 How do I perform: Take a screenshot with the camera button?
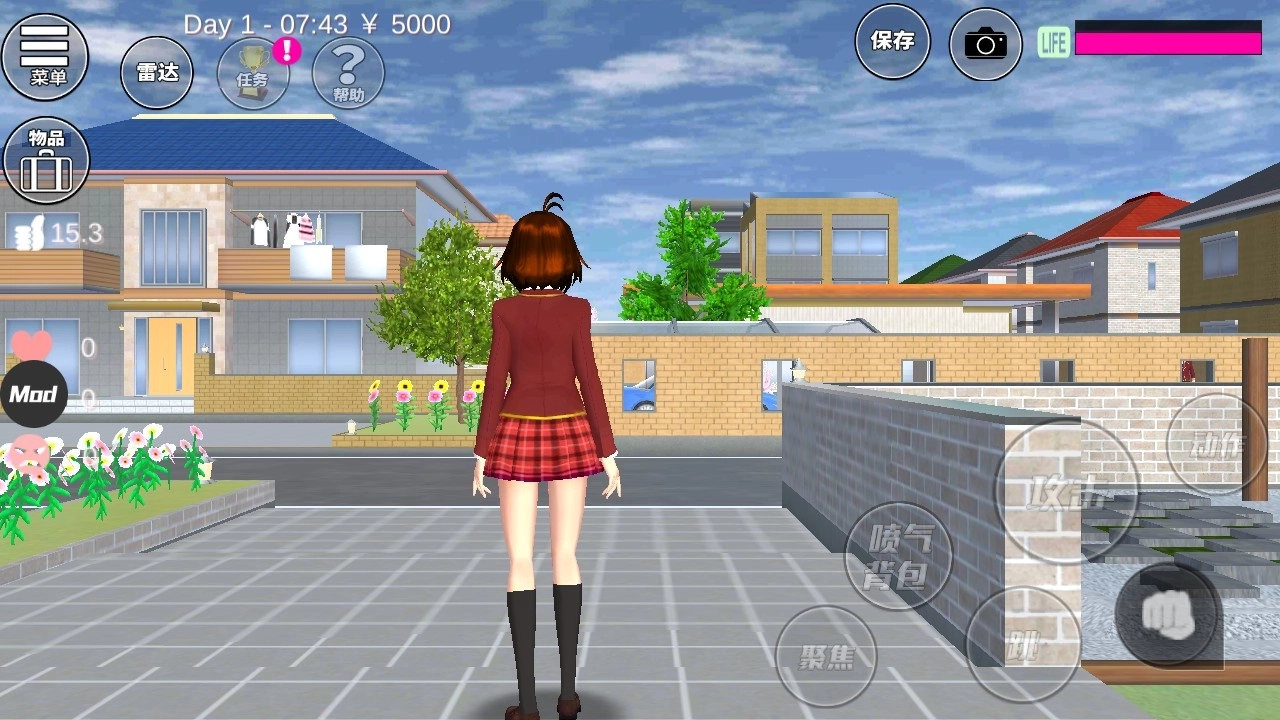tap(985, 44)
